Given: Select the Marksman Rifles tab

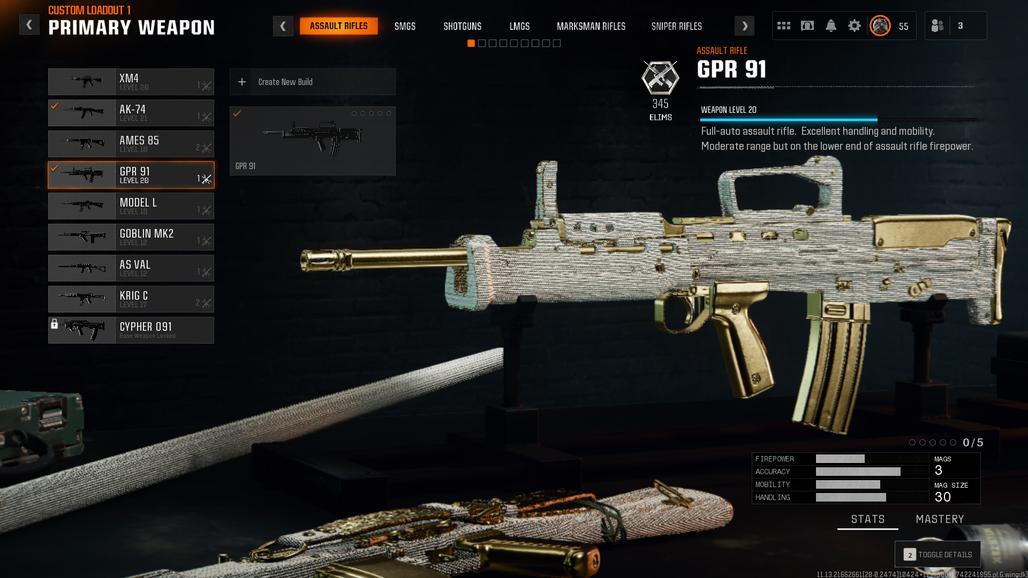Looking at the screenshot, I should (589, 26).
